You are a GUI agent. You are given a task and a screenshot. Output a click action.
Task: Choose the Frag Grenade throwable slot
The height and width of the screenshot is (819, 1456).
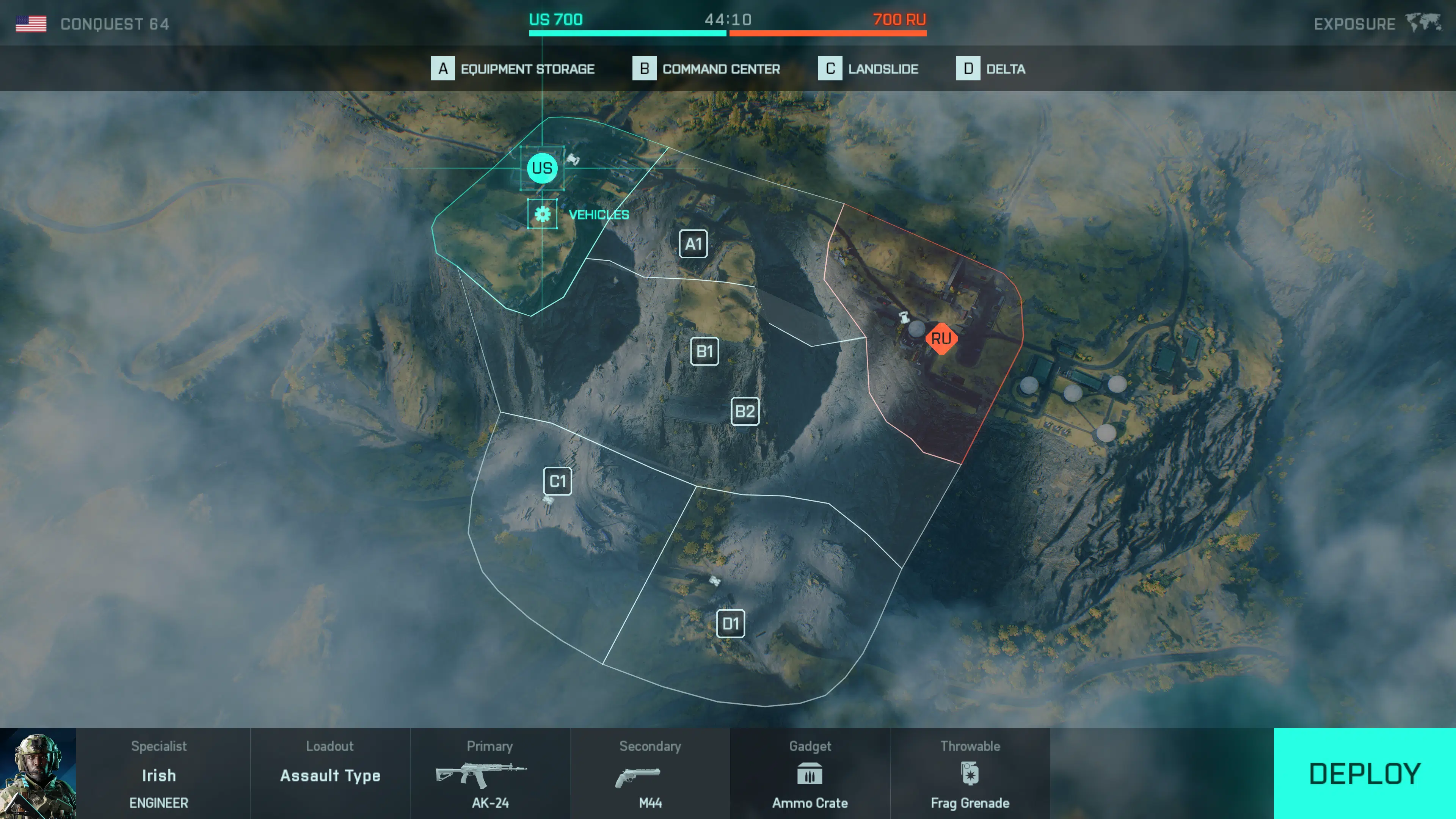970,774
